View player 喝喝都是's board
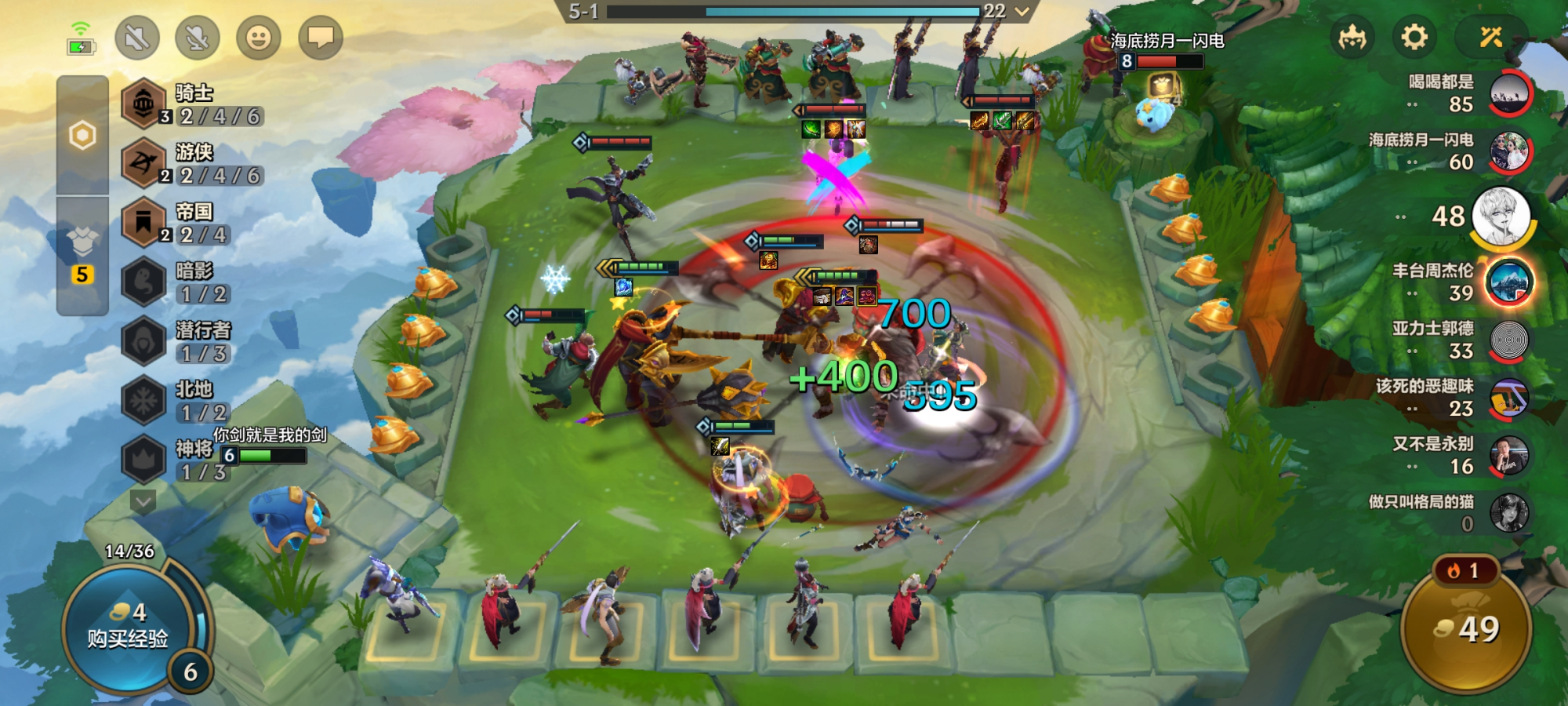The width and height of the screenshot is (1568, 706). pyautogui.click(x=1509, y=93)
